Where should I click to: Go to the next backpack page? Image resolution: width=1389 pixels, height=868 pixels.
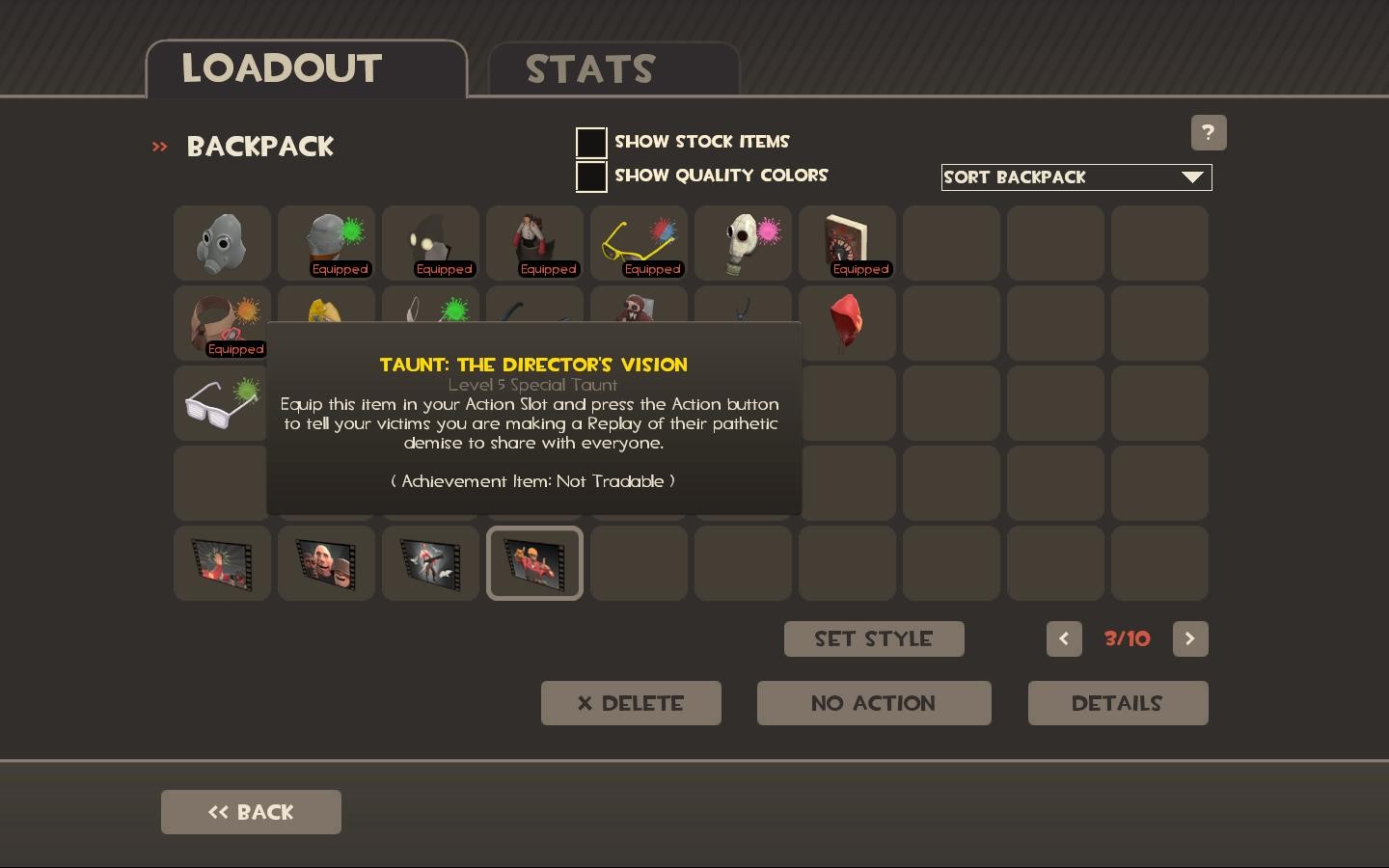[1190, 638]
